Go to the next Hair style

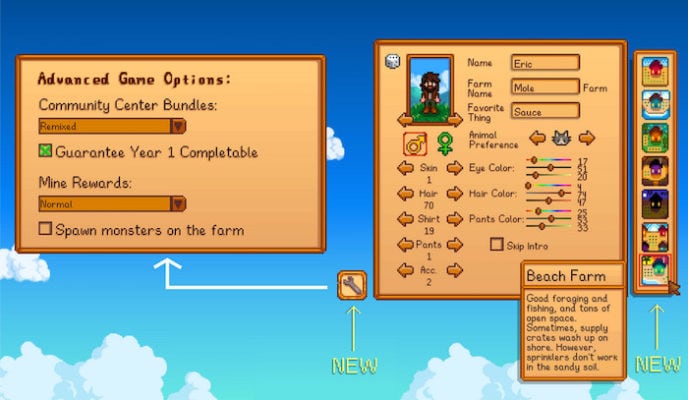[x=454, y=193]
